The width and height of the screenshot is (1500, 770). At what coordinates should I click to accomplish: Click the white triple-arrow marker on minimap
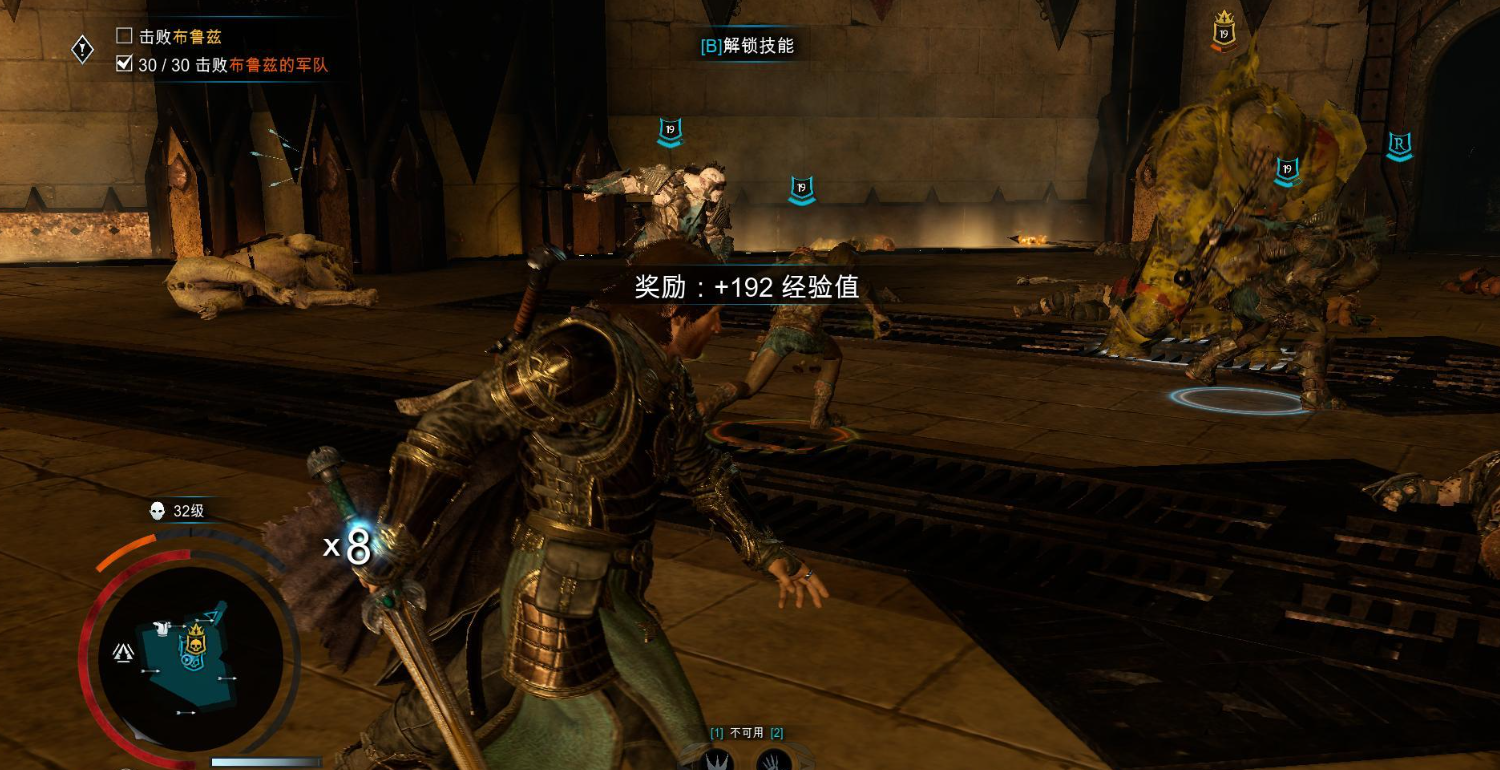[124, 653]
